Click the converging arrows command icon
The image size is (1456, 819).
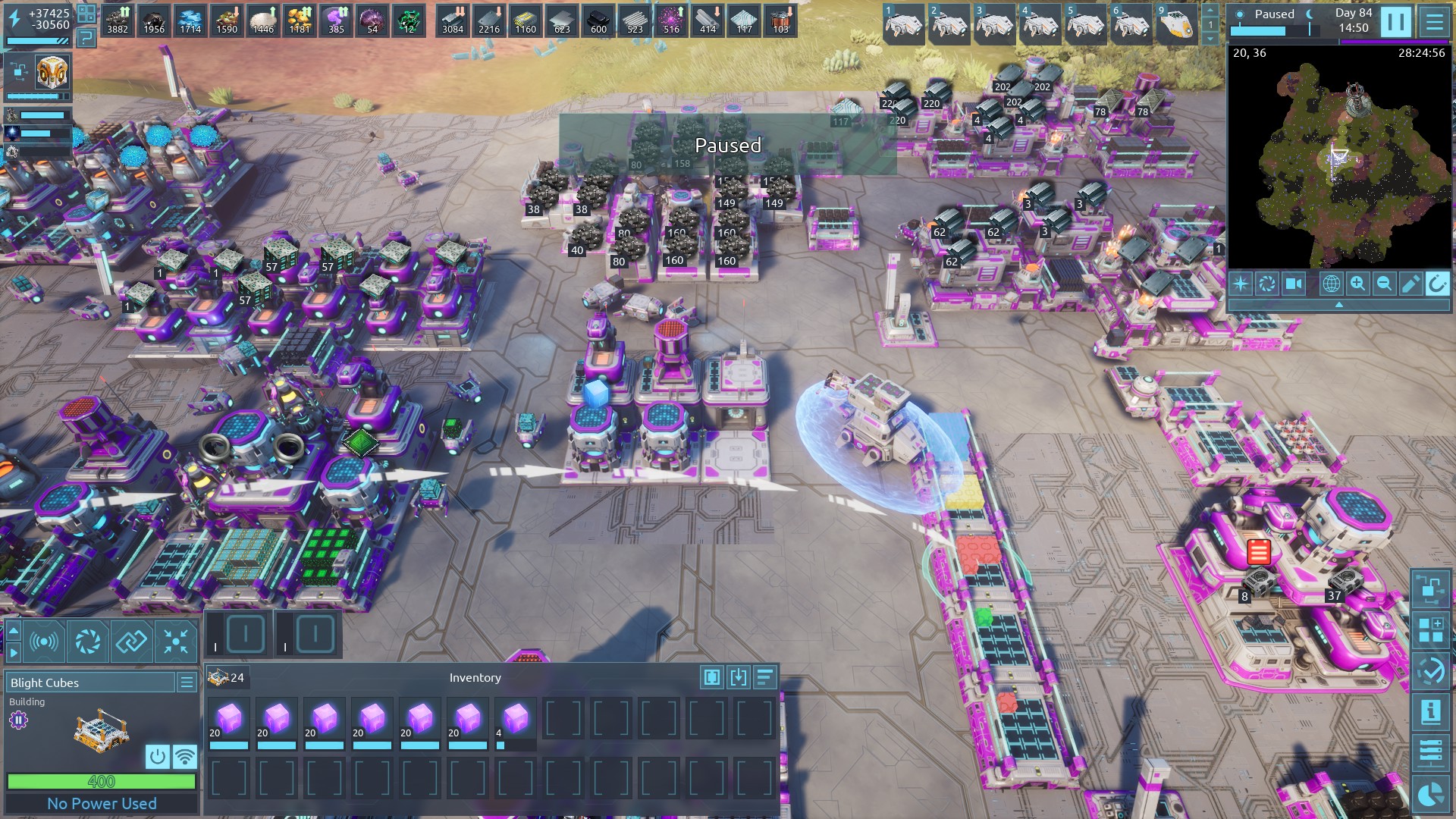coord(176,642)
